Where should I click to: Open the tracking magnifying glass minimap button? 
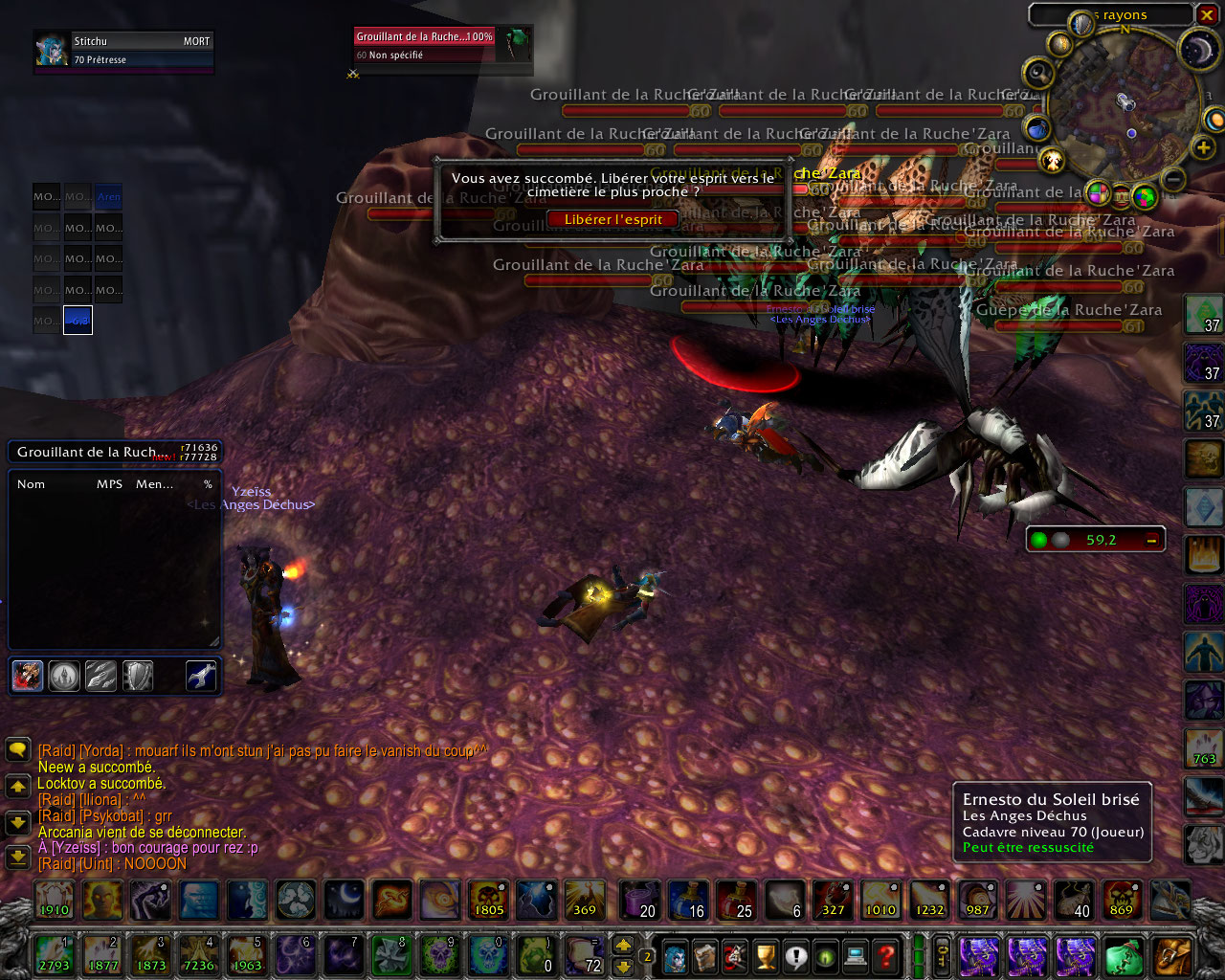click(x=1038, y=73)
